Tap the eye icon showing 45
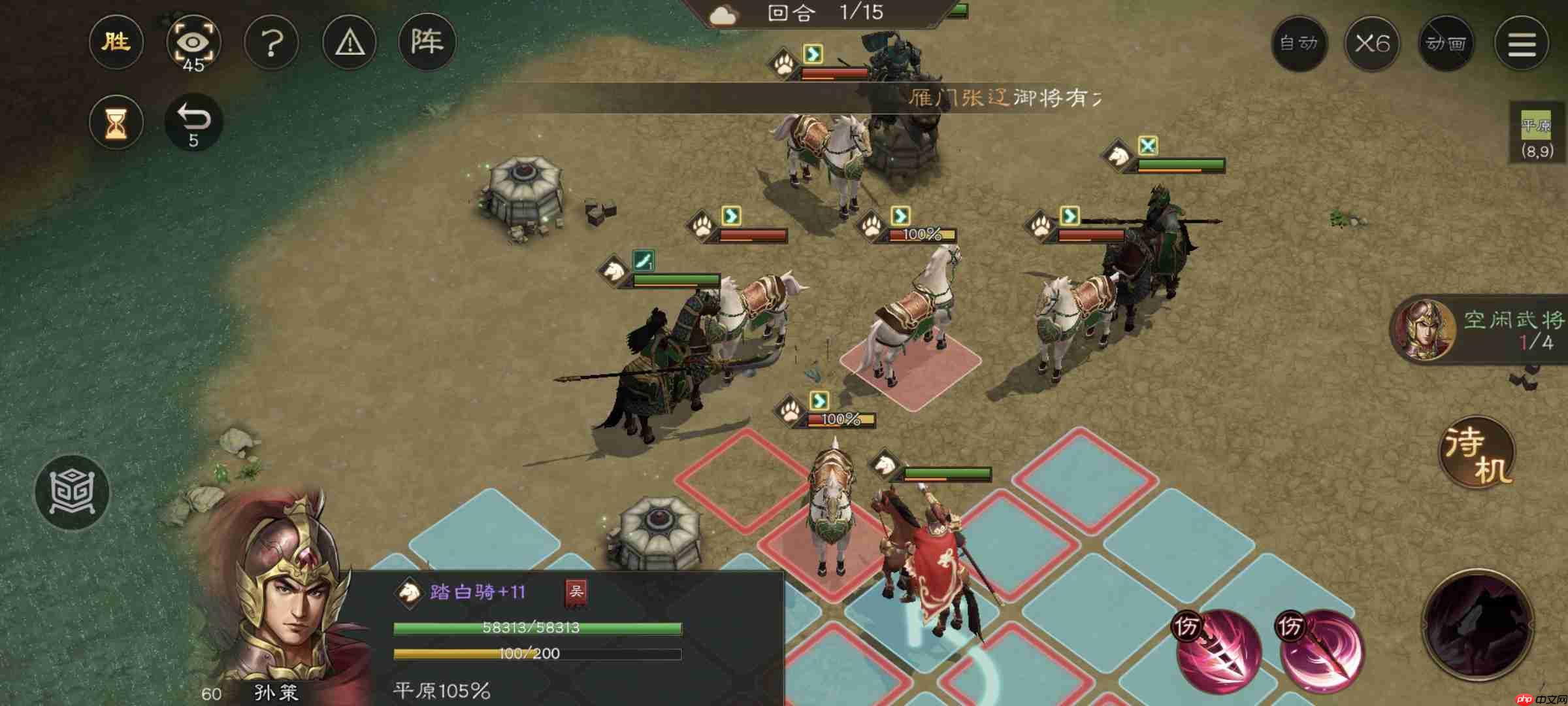 pos(194,42)
